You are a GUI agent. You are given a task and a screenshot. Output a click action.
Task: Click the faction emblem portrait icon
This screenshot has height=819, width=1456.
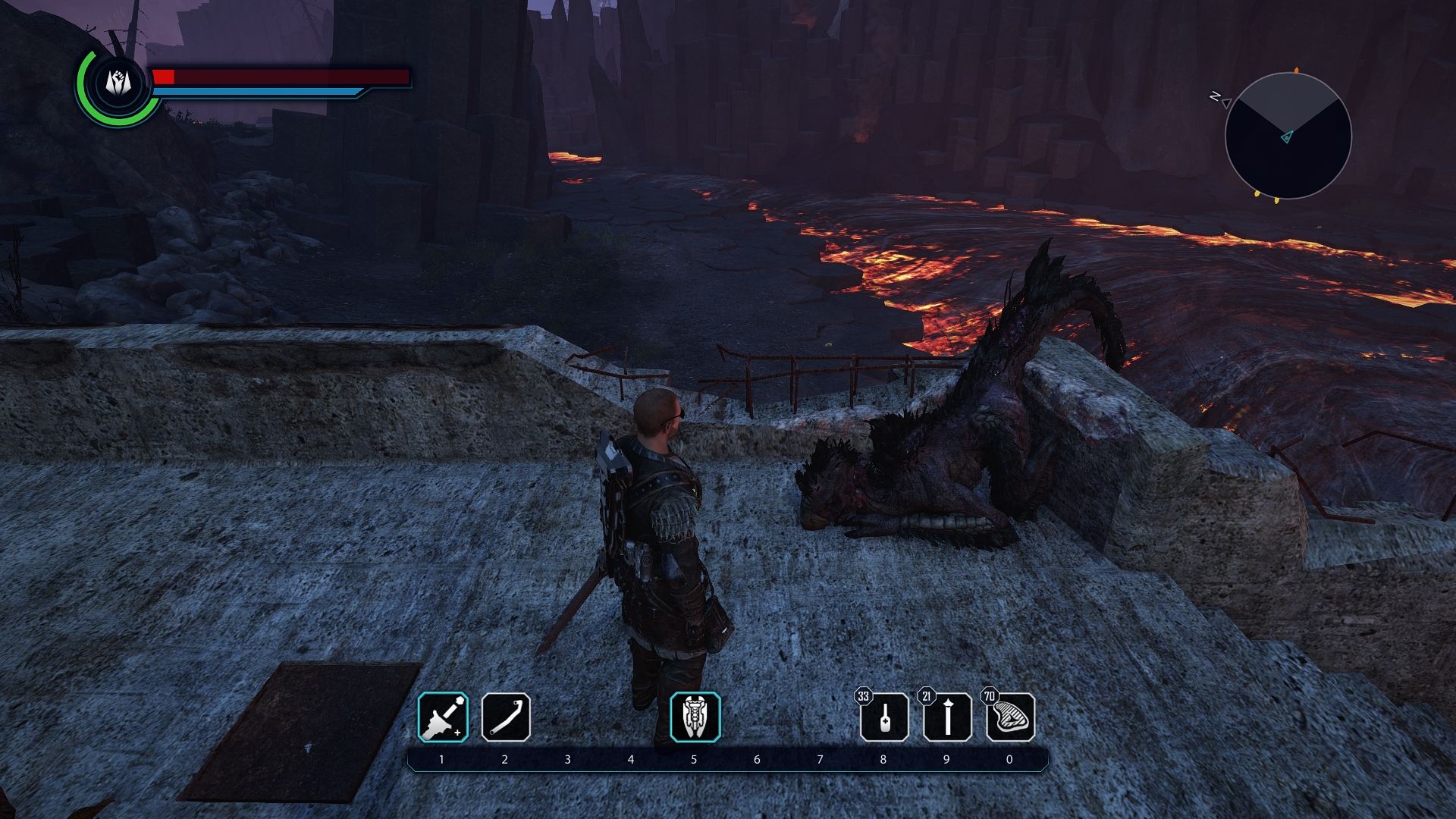point(117,83)
